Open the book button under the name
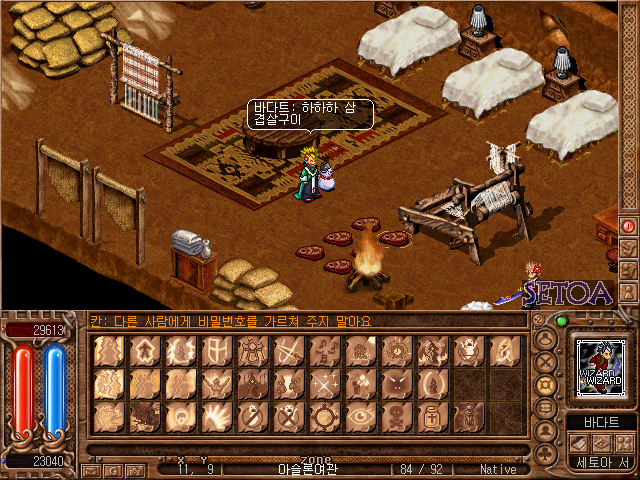The image size is (640, 480). coord(582,442)
